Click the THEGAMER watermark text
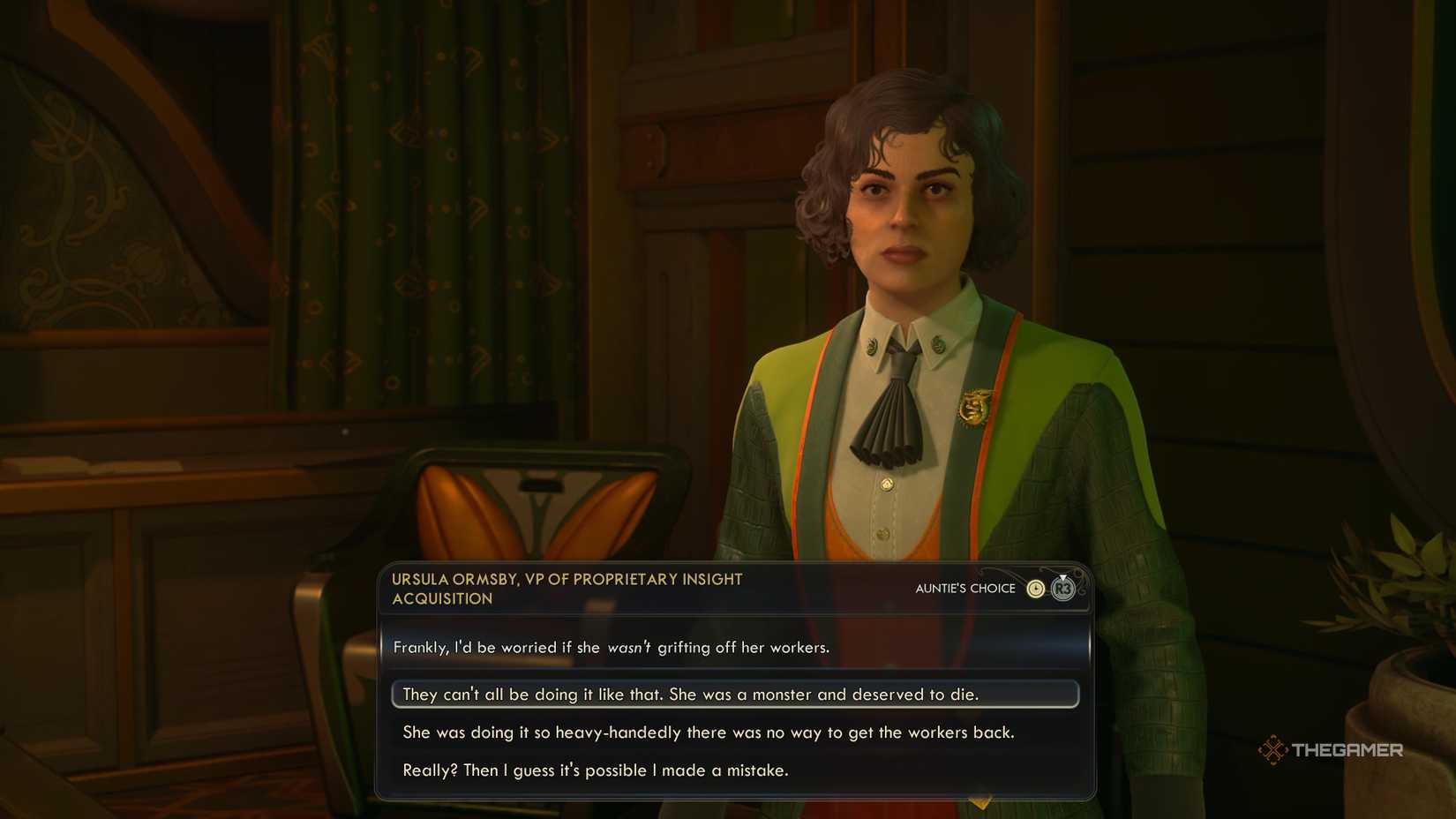The image size is (1456, 819). click(1348, 750)
